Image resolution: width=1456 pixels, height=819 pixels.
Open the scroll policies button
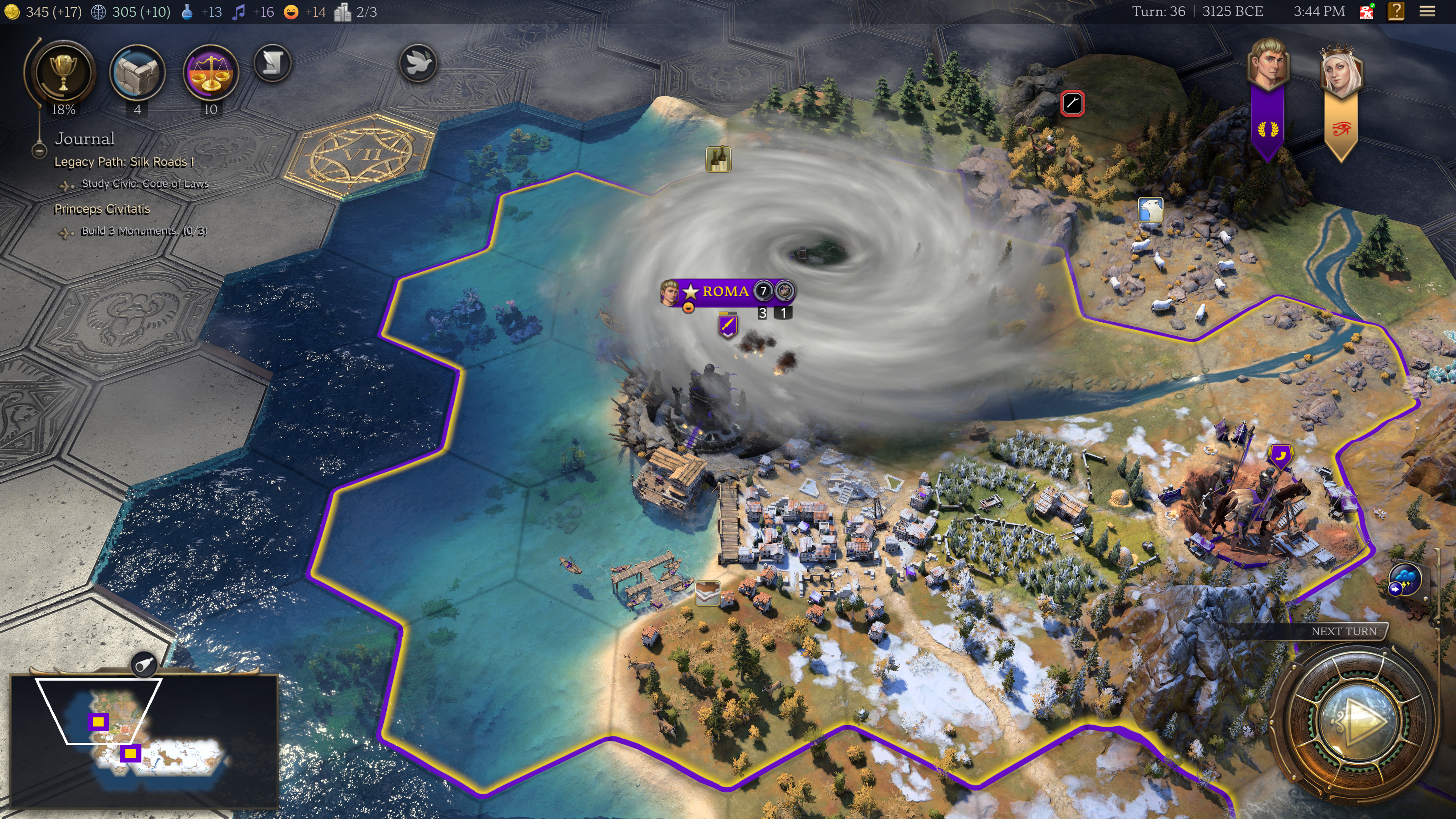[x=273, y=63]
